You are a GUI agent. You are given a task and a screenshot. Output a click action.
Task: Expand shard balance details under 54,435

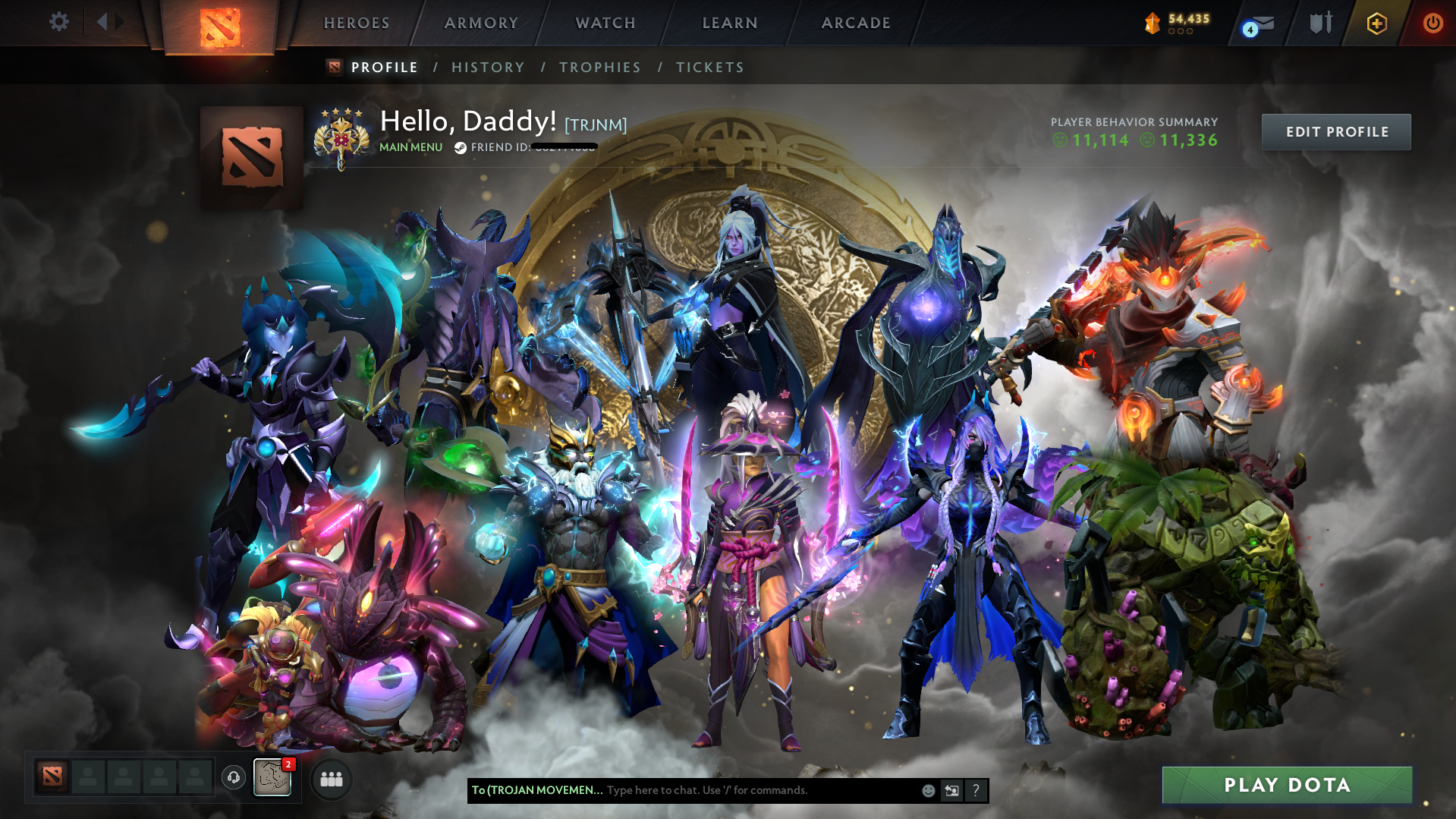(x=1180, y=32)
